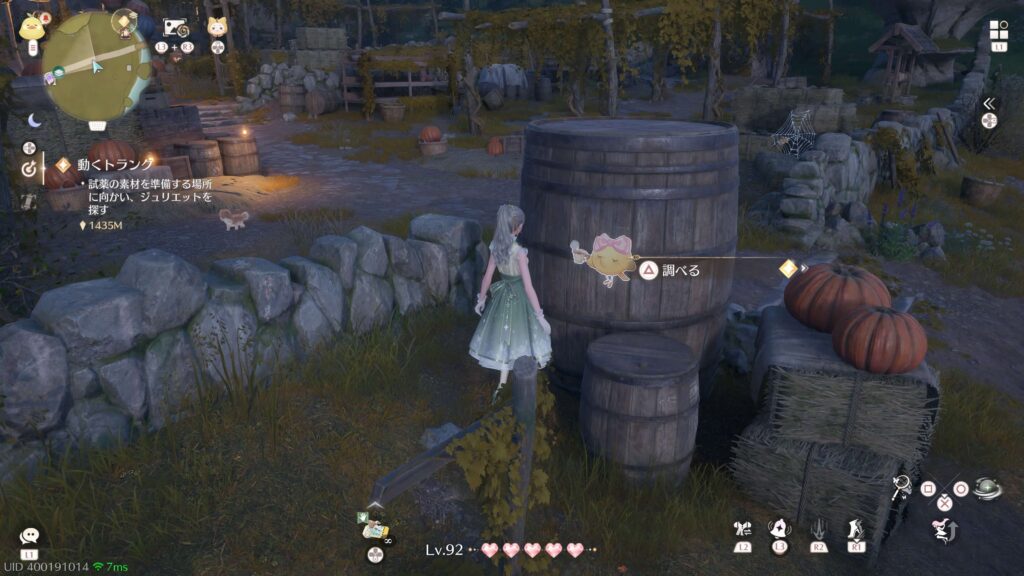Open the photo camera mode icon

pyautogui.click(x=176, y=28)
